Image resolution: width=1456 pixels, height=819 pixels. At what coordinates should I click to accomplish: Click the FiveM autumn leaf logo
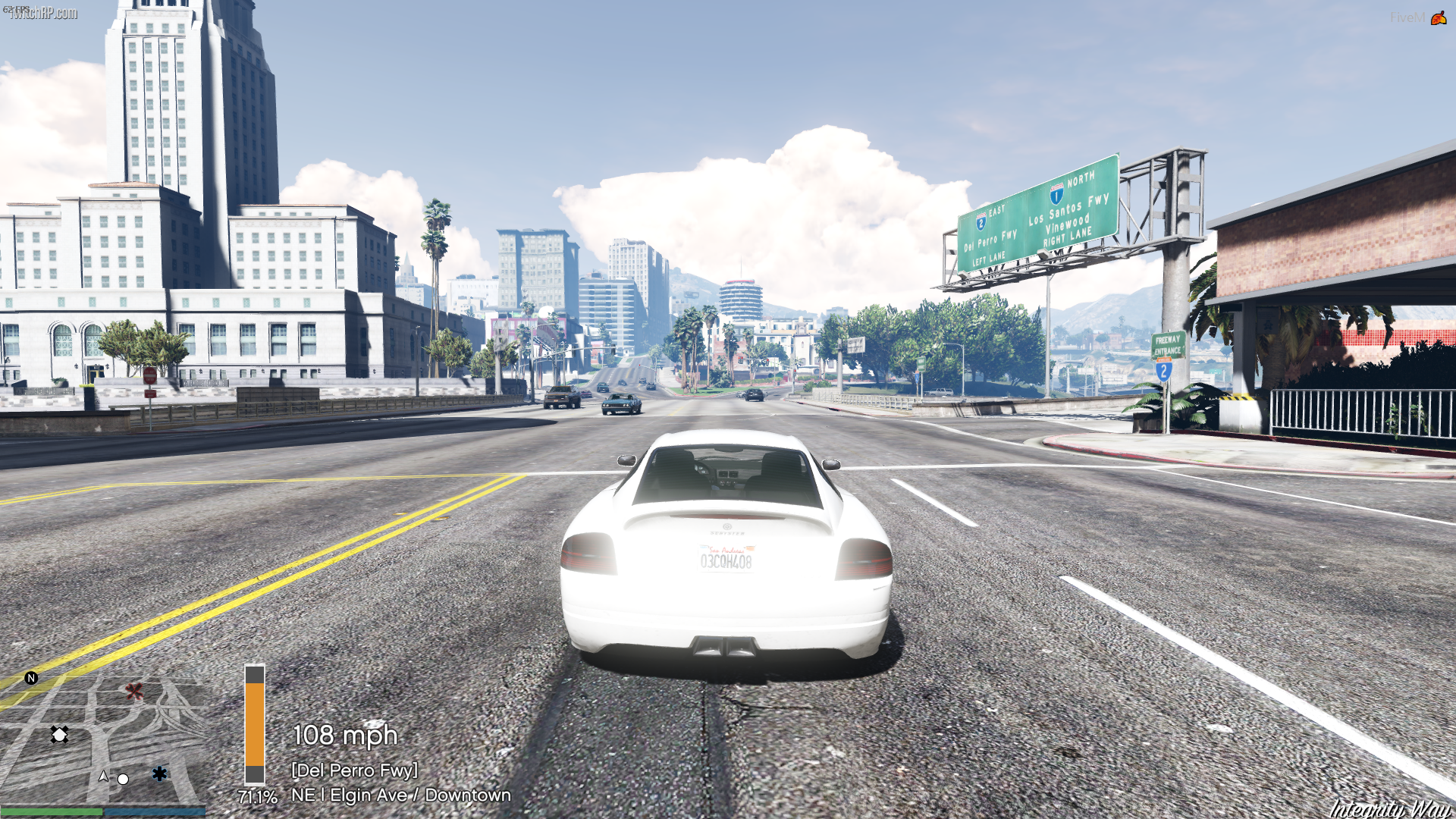click(1438, 17)
